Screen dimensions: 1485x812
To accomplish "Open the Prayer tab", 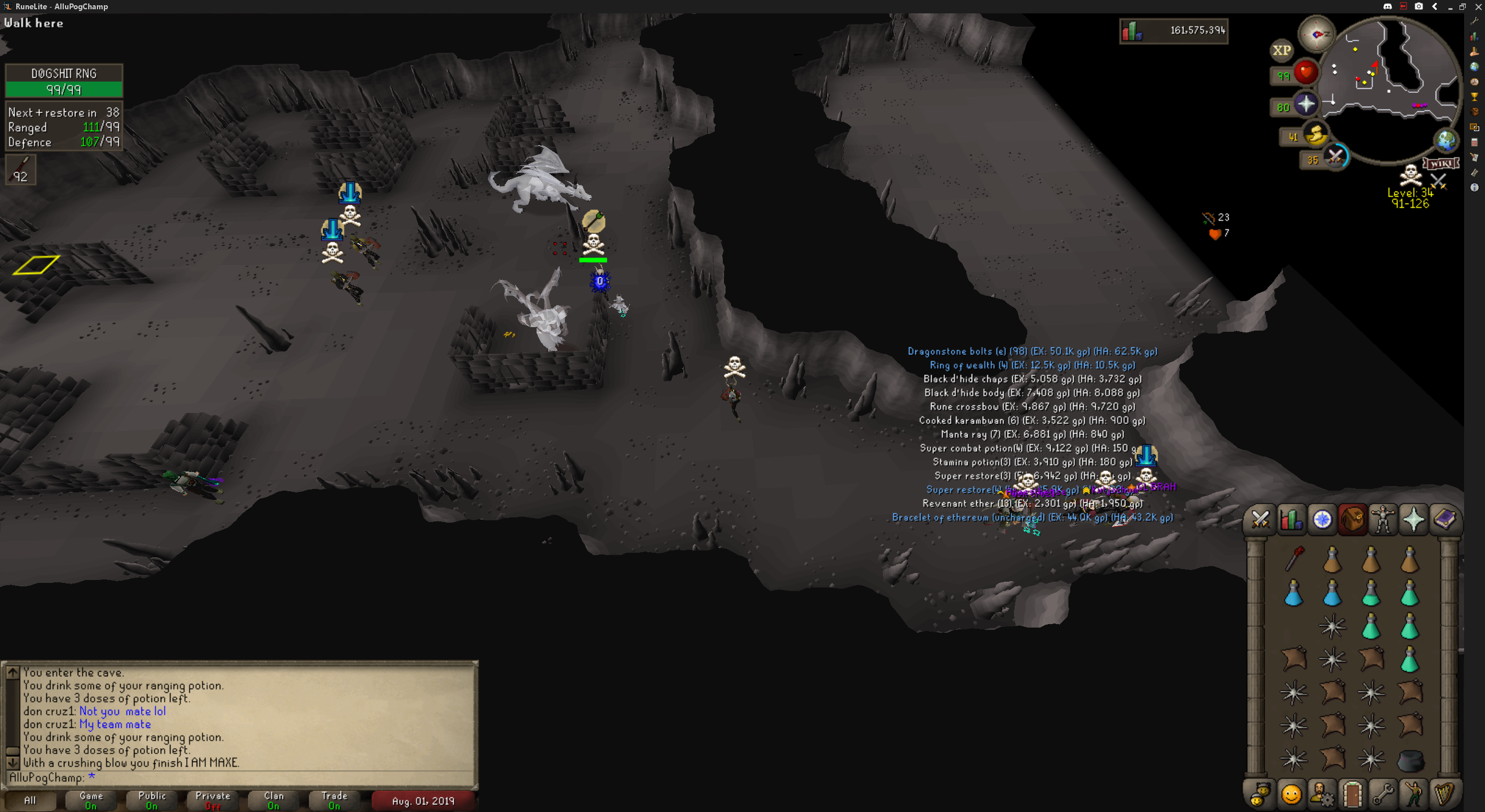I will point(1414,519).
